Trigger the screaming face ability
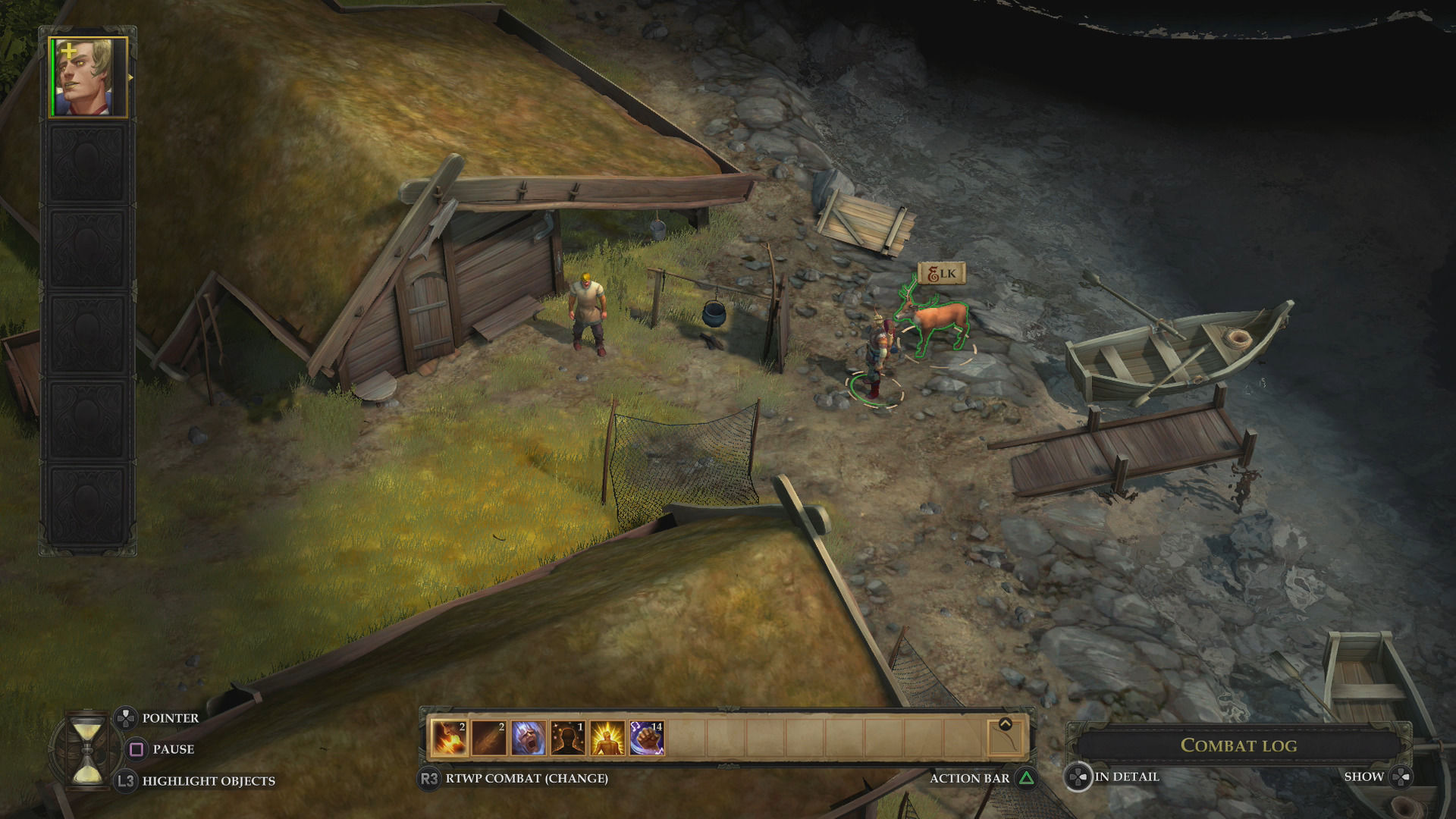 528,738
